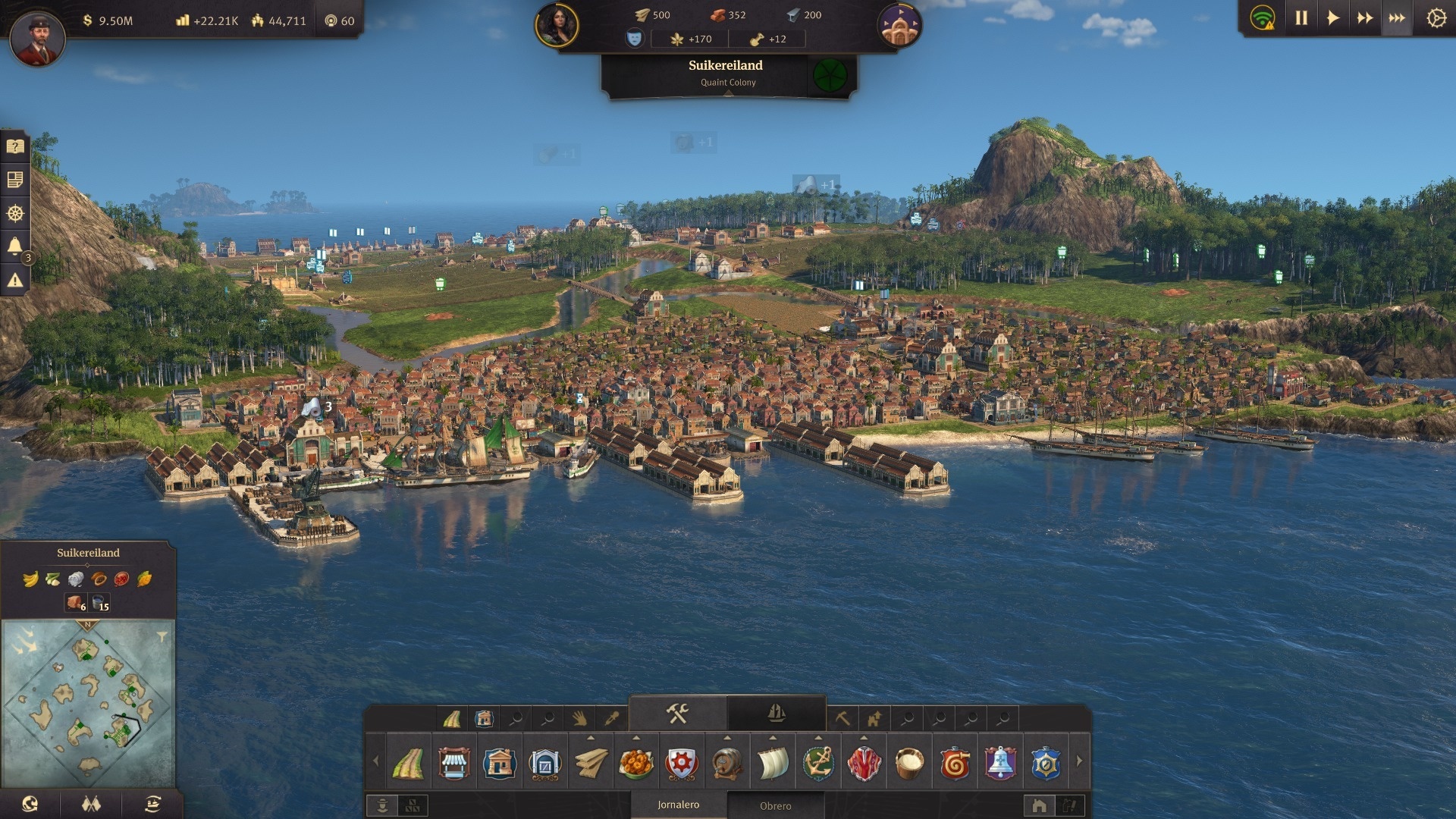Screen dimensions: 1456x819
Task: Switch to the Obrero population tab
Action: (x=775, y=805)
